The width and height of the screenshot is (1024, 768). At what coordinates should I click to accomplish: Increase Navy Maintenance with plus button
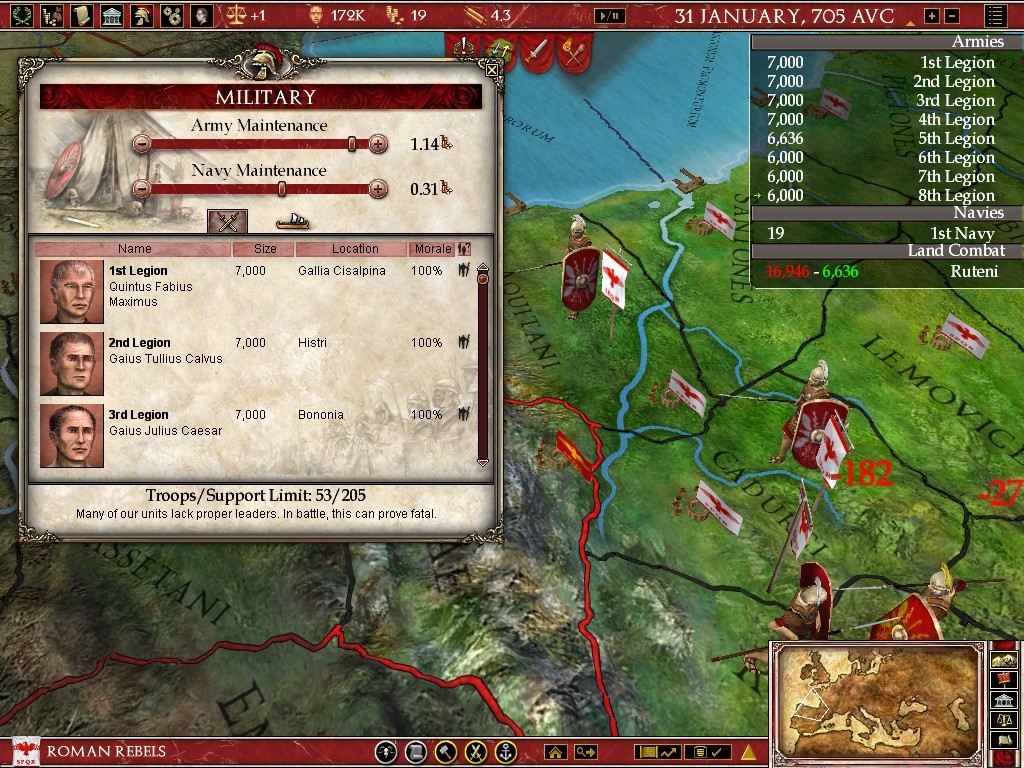(x=378, y=188)
